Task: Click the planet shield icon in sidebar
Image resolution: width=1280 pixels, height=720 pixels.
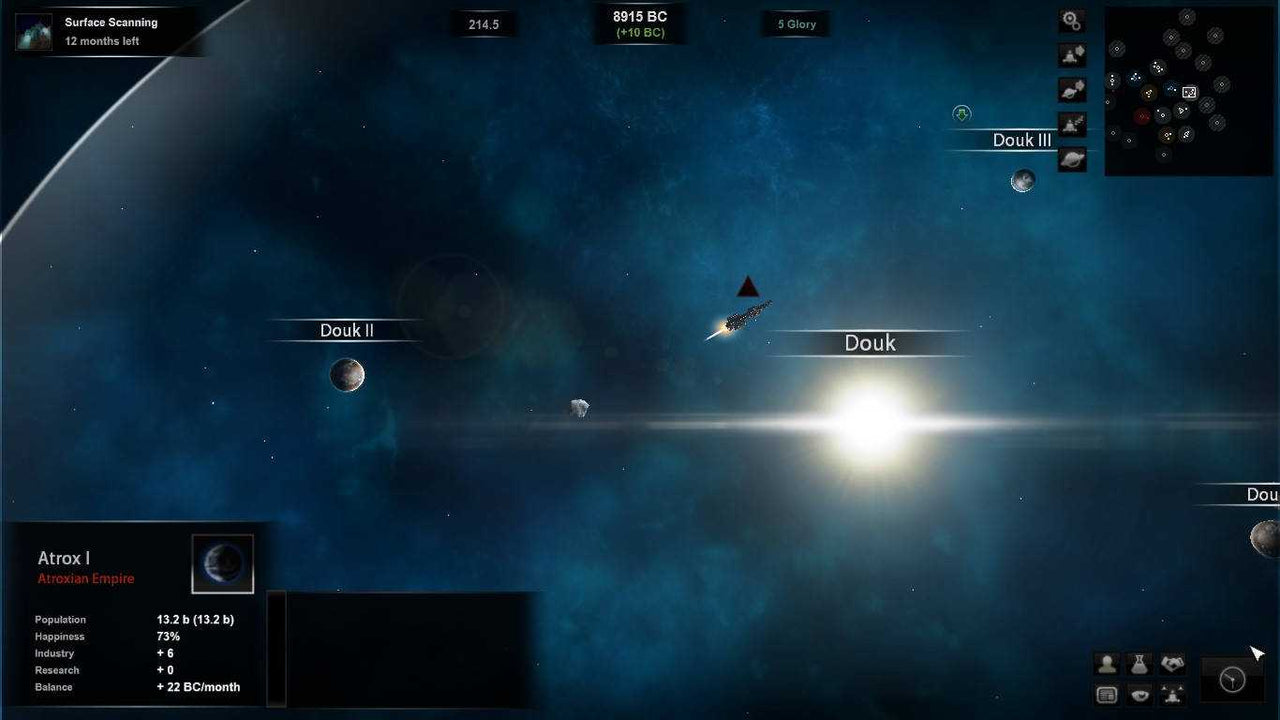Action: pyautogui.click(x=1071, y=89)
